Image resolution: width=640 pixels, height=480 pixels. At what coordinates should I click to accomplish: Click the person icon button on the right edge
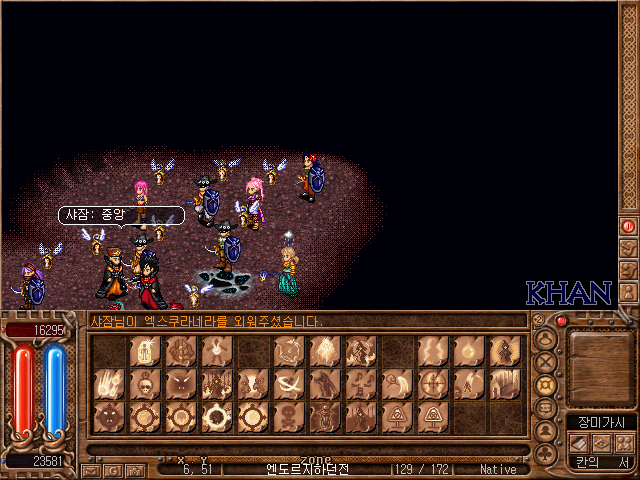[629, 292]
